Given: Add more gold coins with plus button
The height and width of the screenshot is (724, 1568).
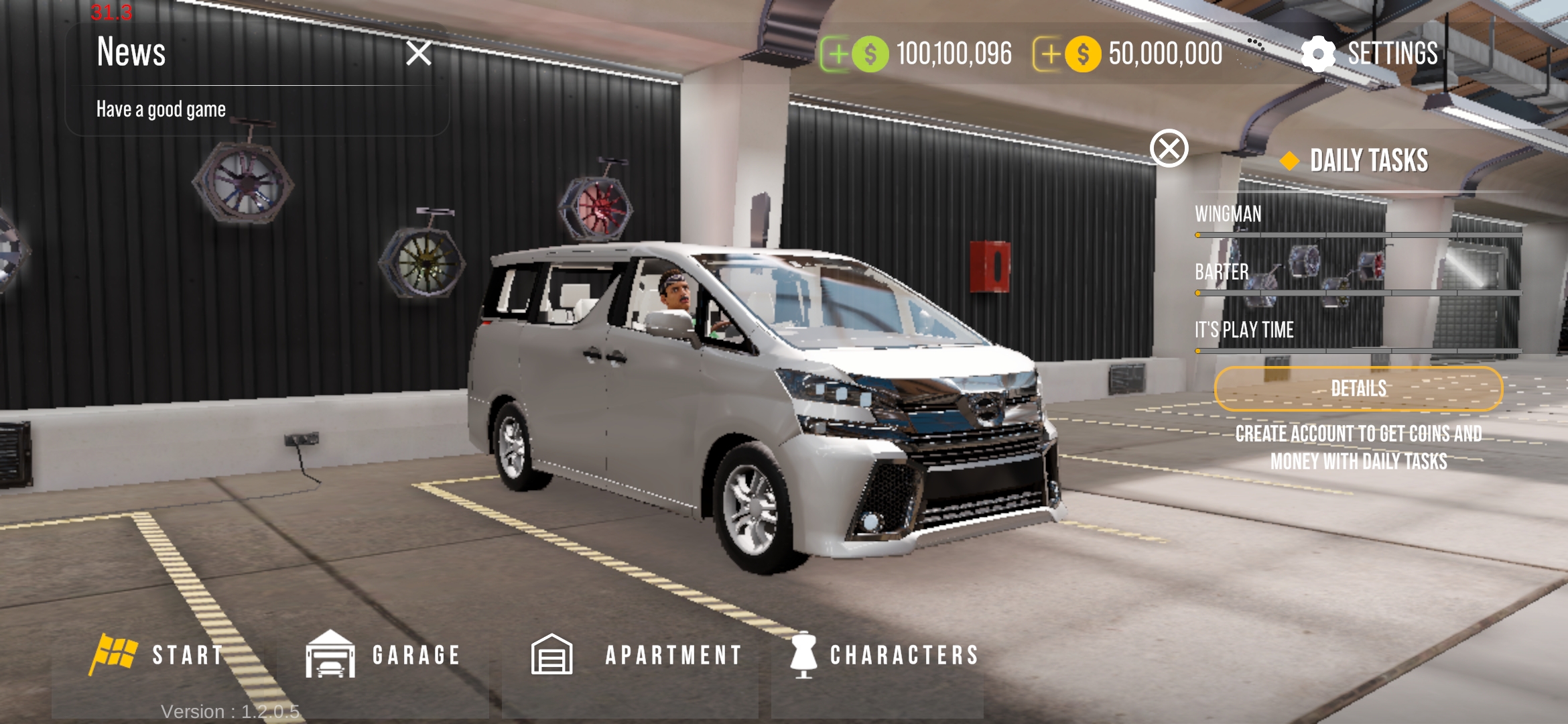Looking at the screenshot, I should (1049, 54).
